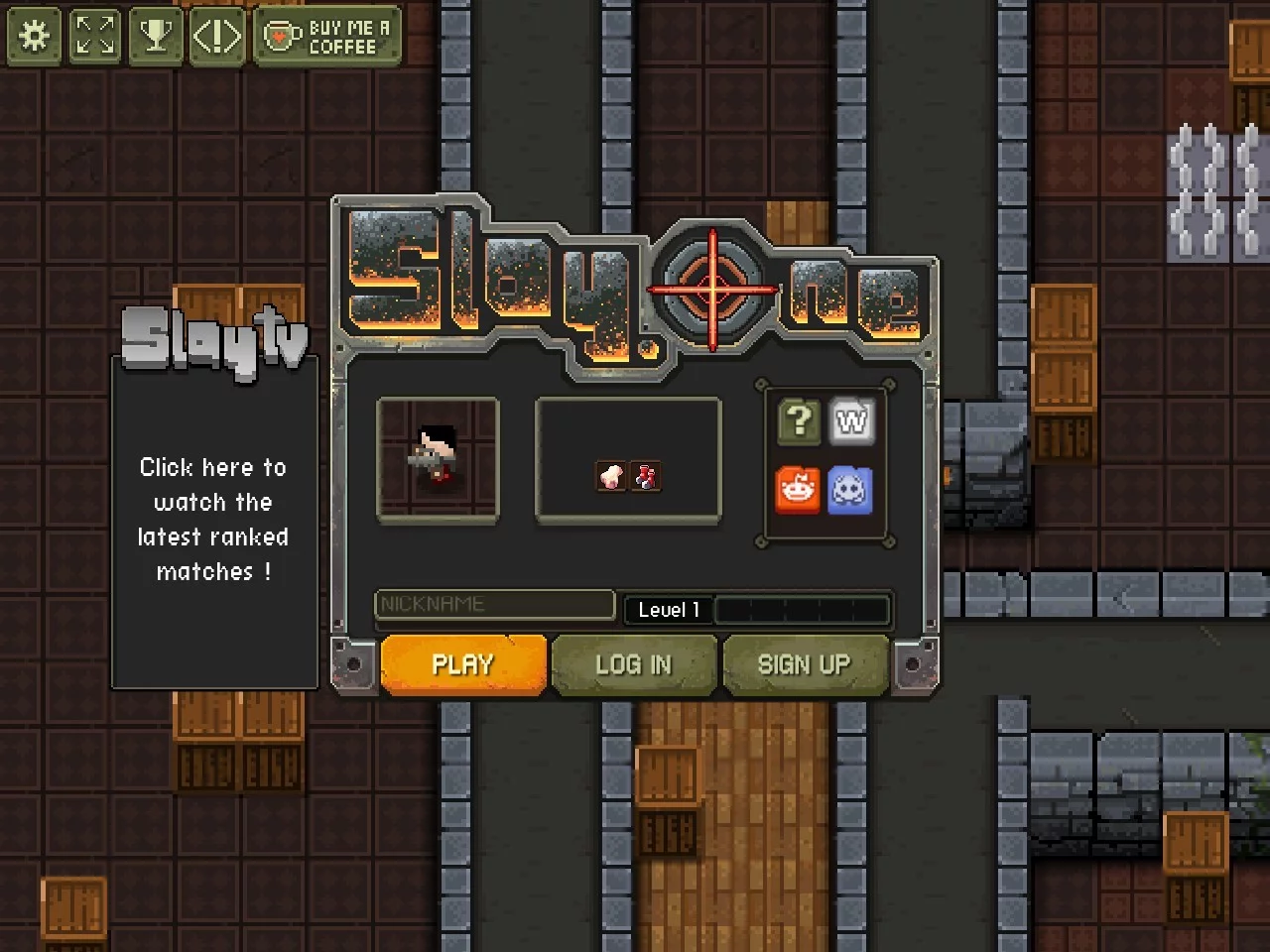Choose the SIGN UP button

(x=805, y=664)
